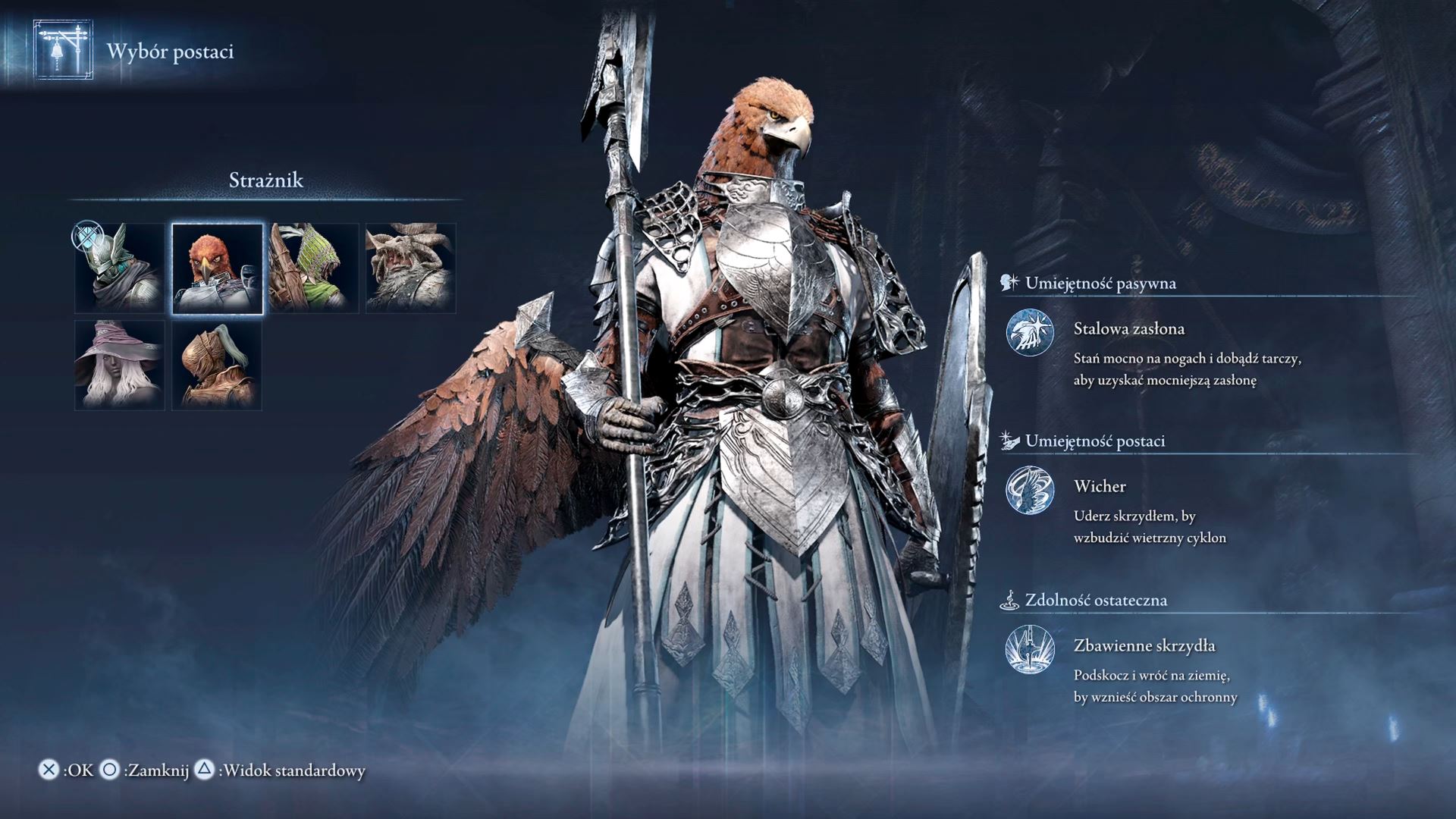Show the Stalowa zasłona passive skill icon

tap(1030, 332)
